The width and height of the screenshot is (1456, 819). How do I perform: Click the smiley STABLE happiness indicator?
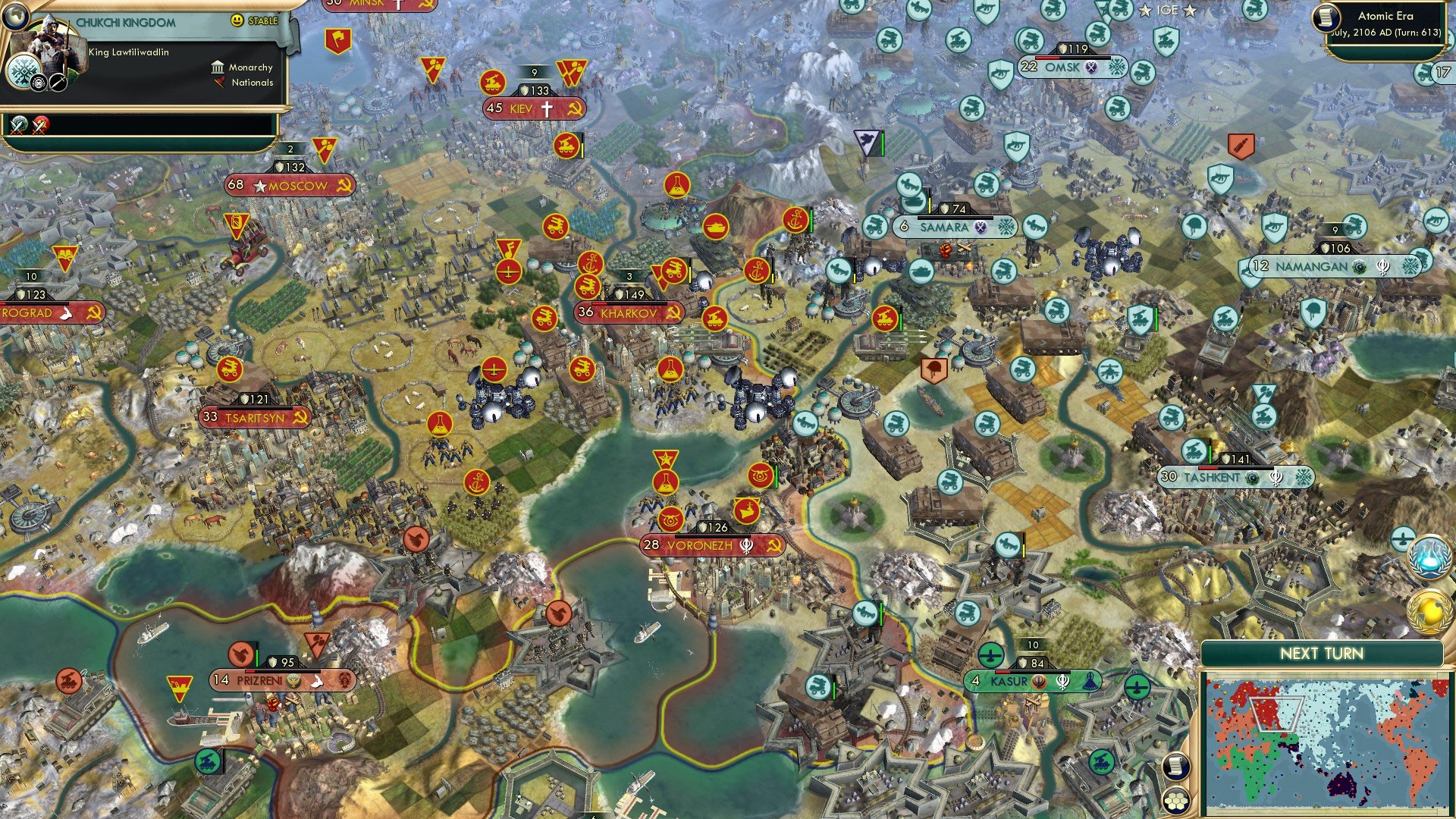coord(237,20)
